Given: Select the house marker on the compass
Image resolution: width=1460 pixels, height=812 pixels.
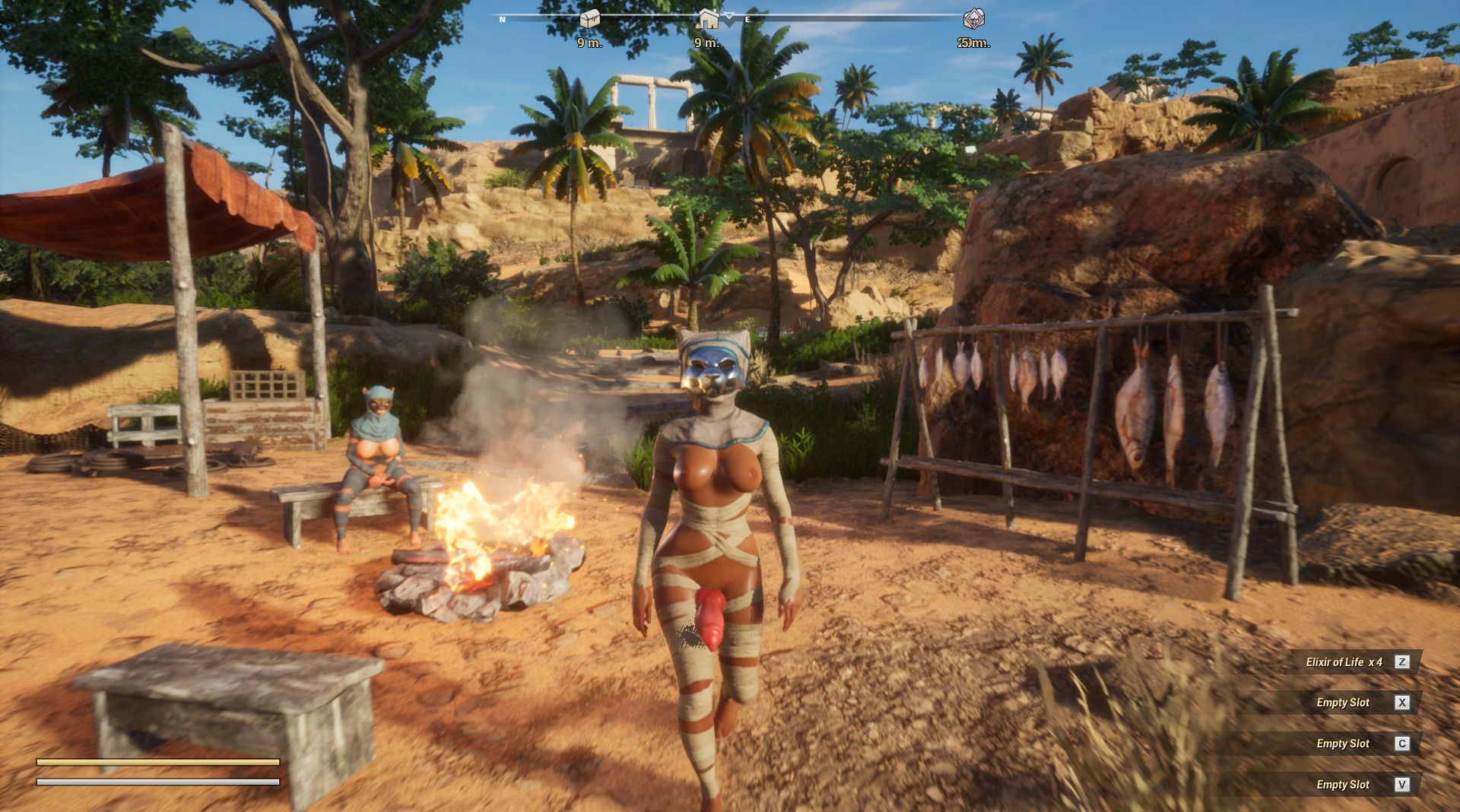Looking at the screenshot, I should (x=708, y=19).
